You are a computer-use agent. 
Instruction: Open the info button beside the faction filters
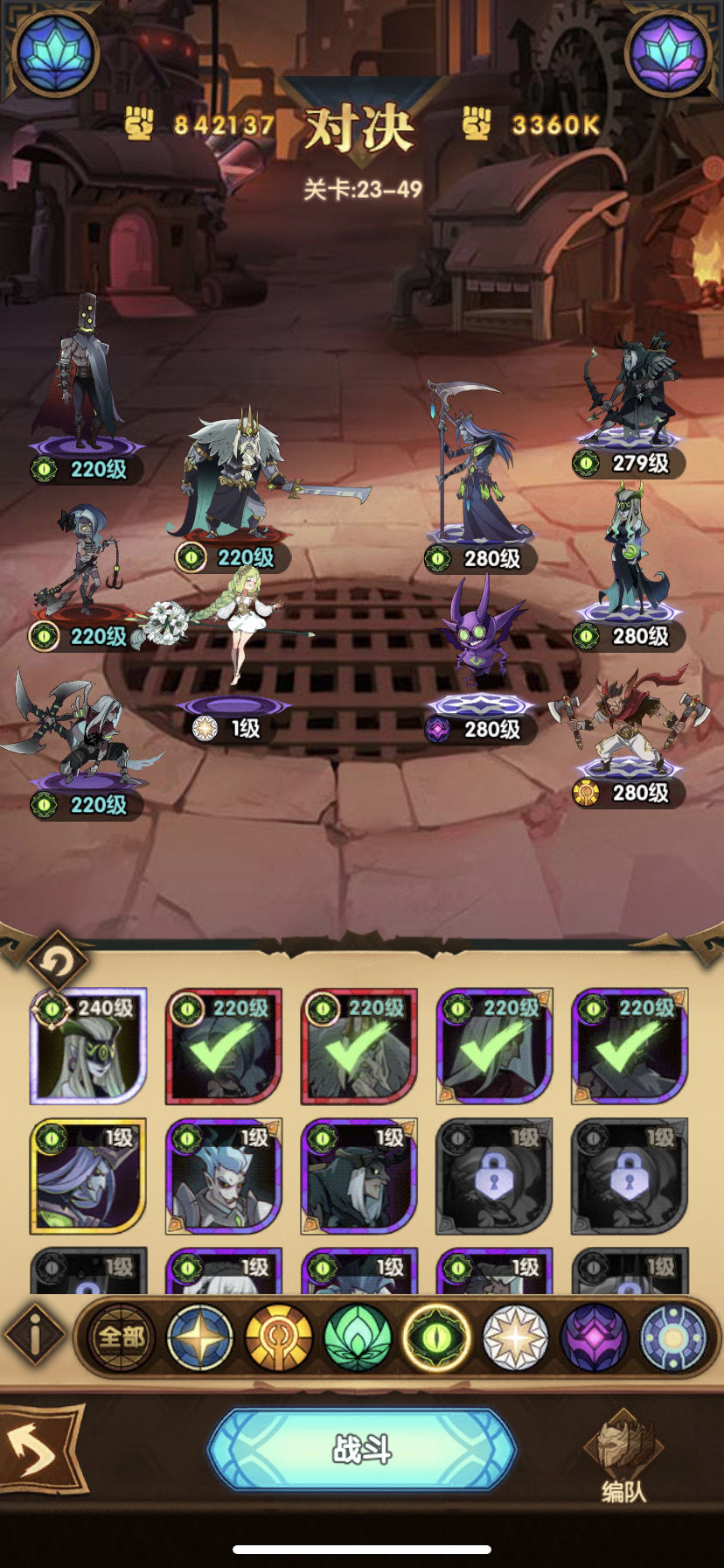(36, 1337)
